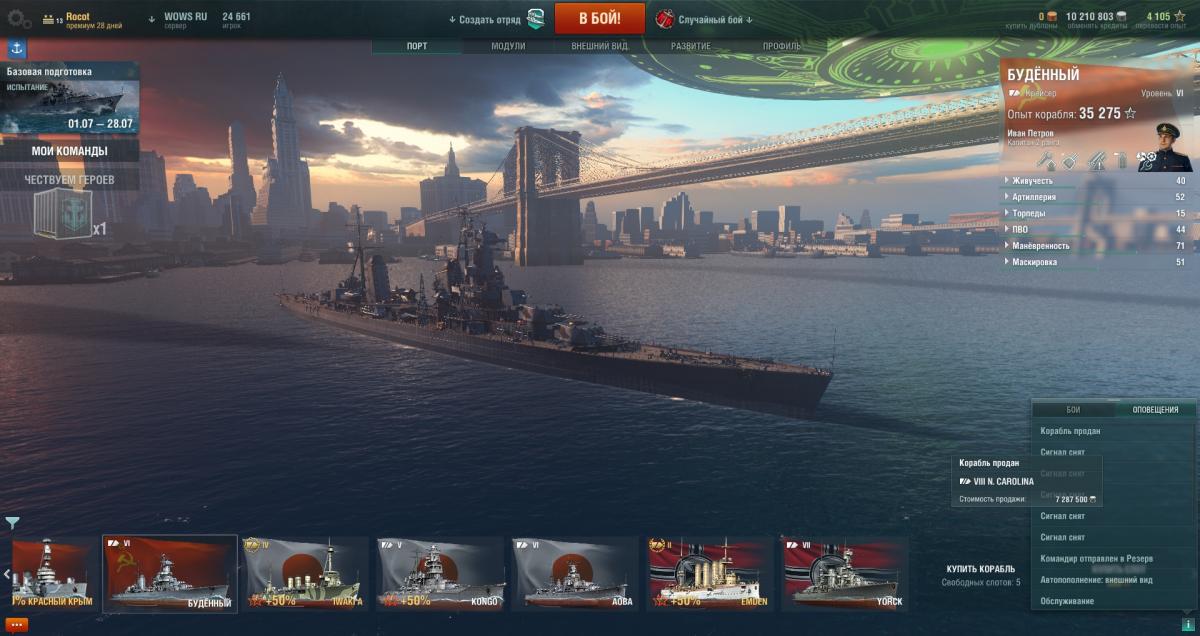Buy a new ship via Купить корабль
1200x636 pixels.
pyautogui.click(x=980, y=568)
